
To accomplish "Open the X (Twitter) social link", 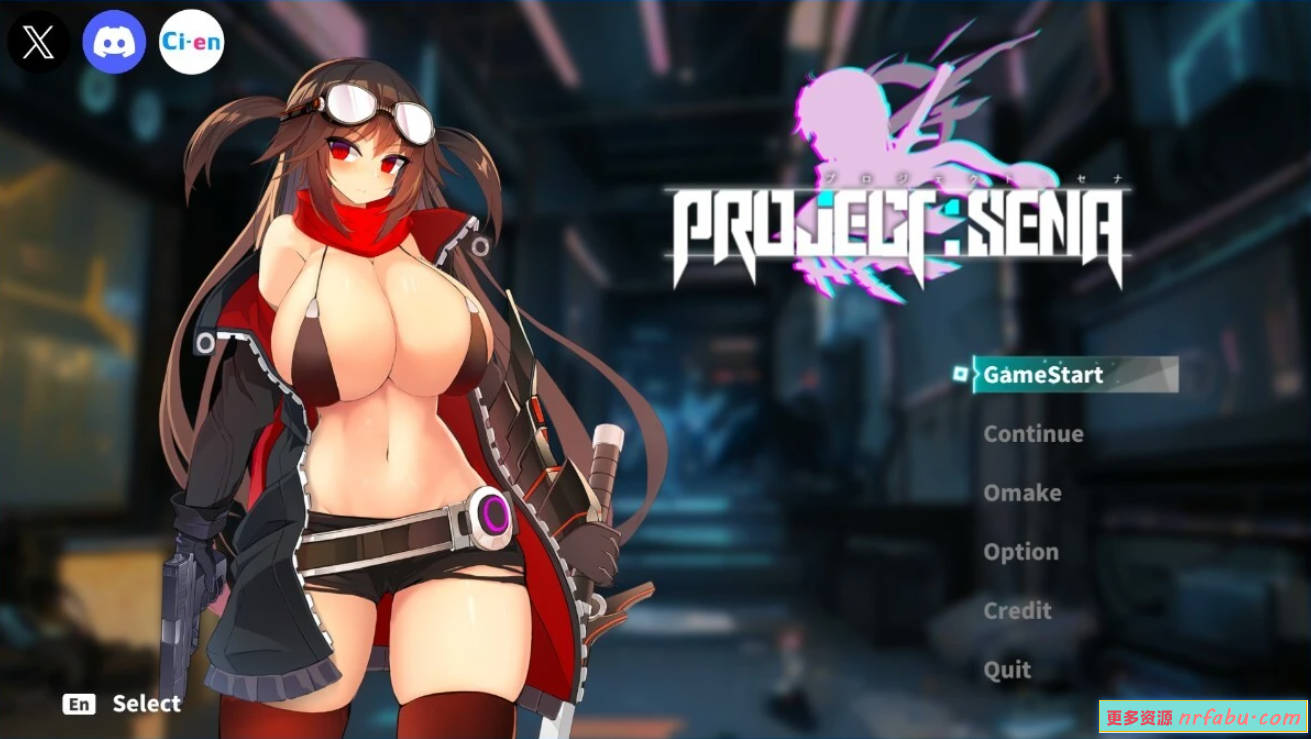I will 38,40.
